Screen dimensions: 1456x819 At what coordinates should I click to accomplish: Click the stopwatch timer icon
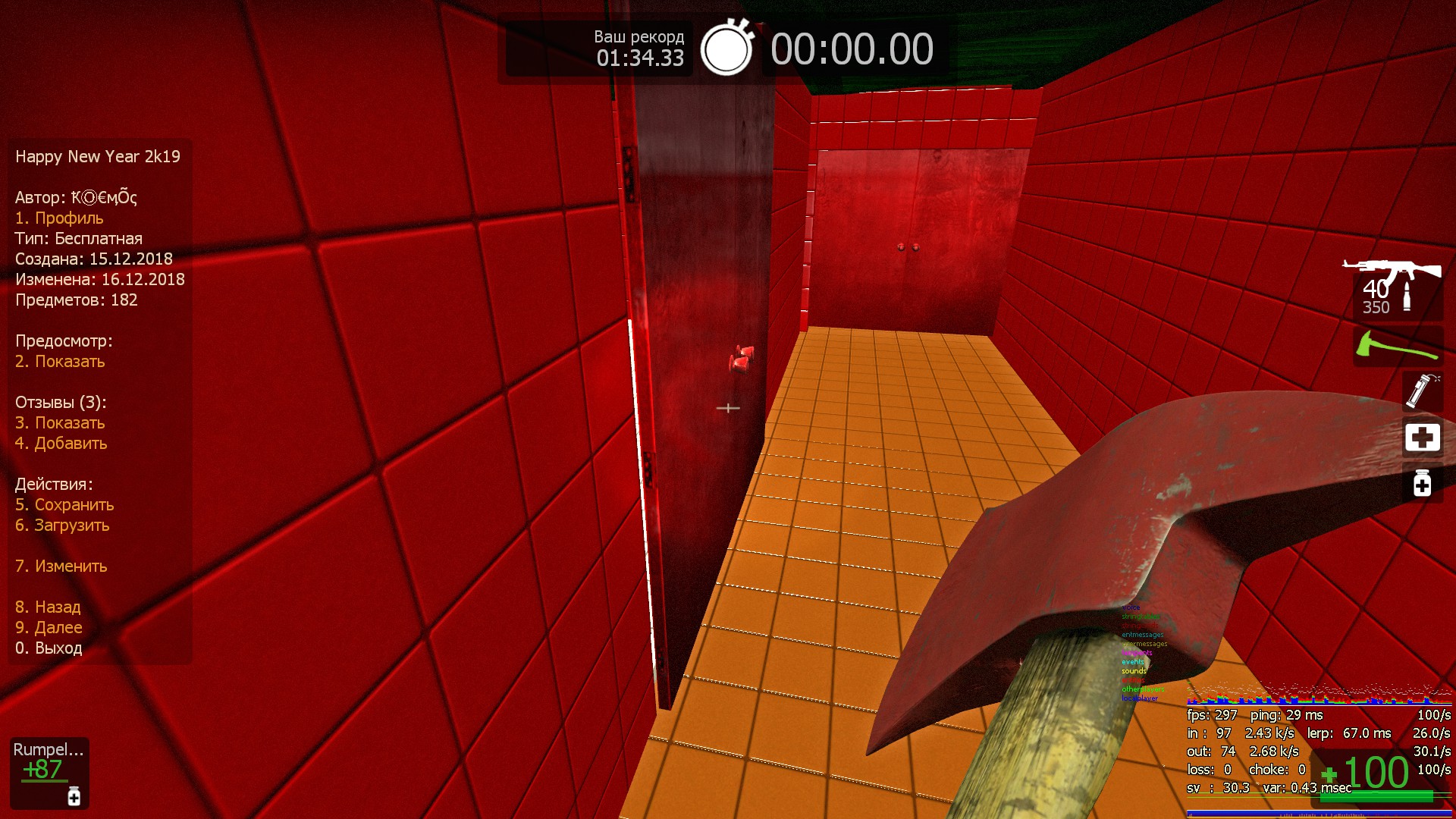[726, 49]
